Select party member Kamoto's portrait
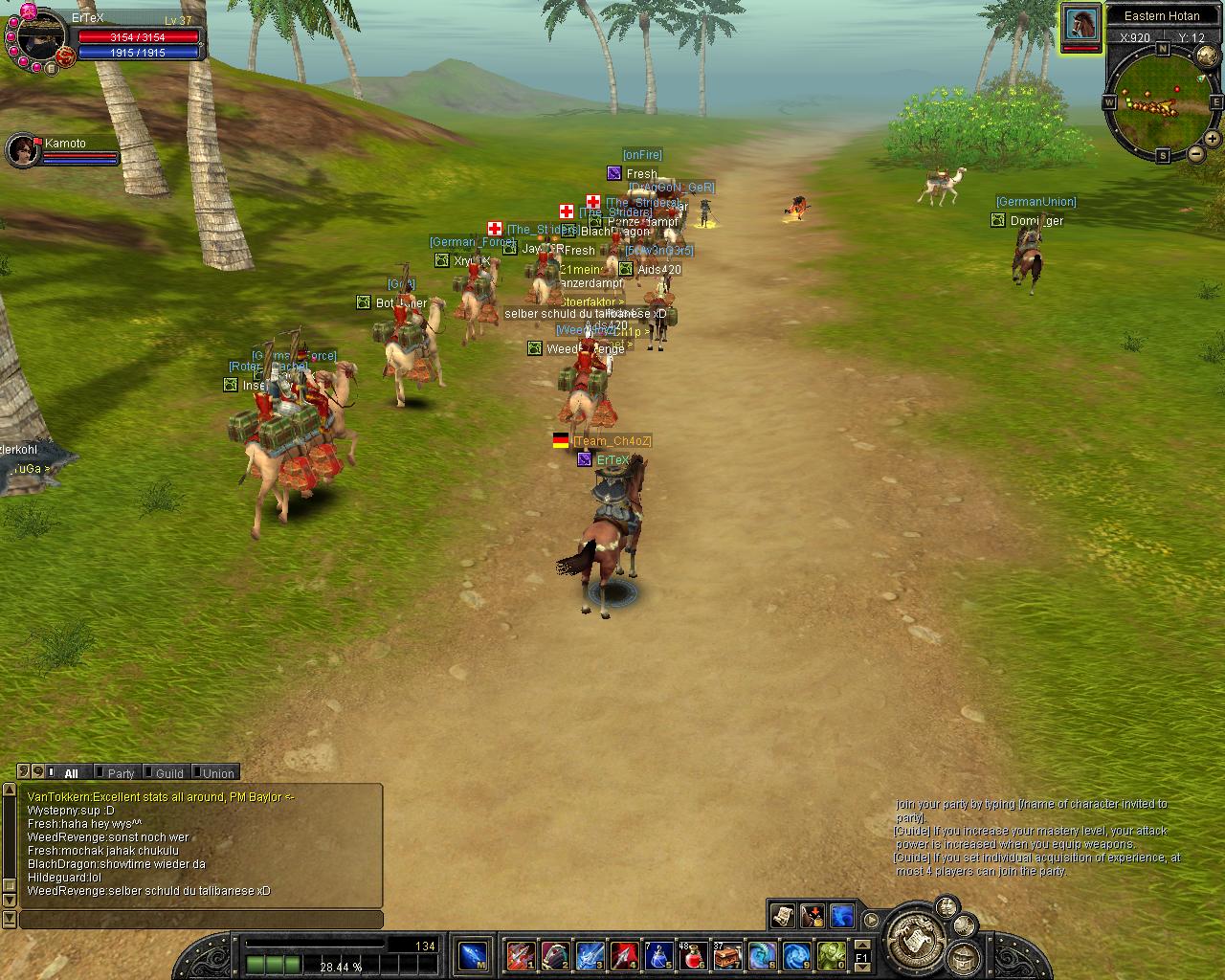 (x=20, y=150)
